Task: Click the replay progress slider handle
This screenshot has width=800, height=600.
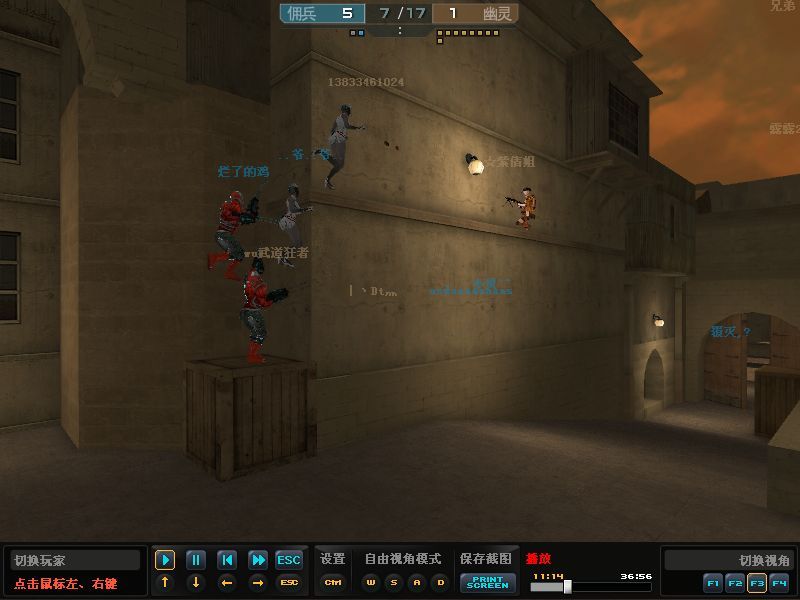Action: [568, 586]
